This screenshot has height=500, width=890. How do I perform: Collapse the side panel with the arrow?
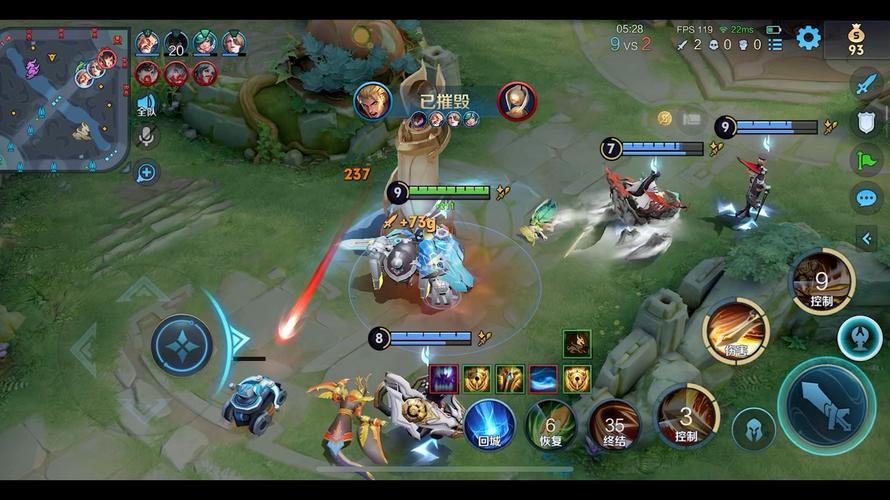[866, 238]
